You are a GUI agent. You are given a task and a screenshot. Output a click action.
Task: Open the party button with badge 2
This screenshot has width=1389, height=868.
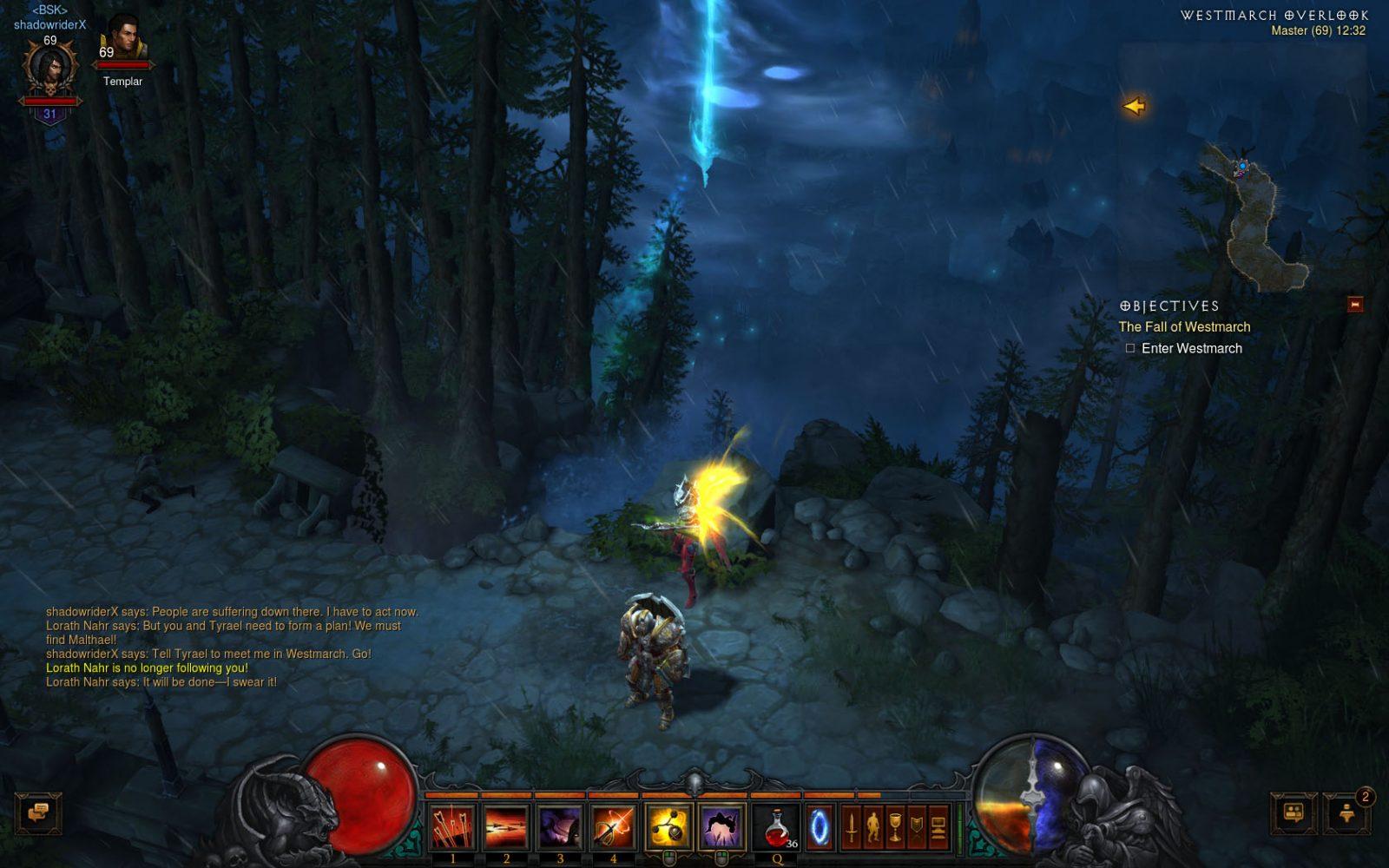(x=1346, y=813)
